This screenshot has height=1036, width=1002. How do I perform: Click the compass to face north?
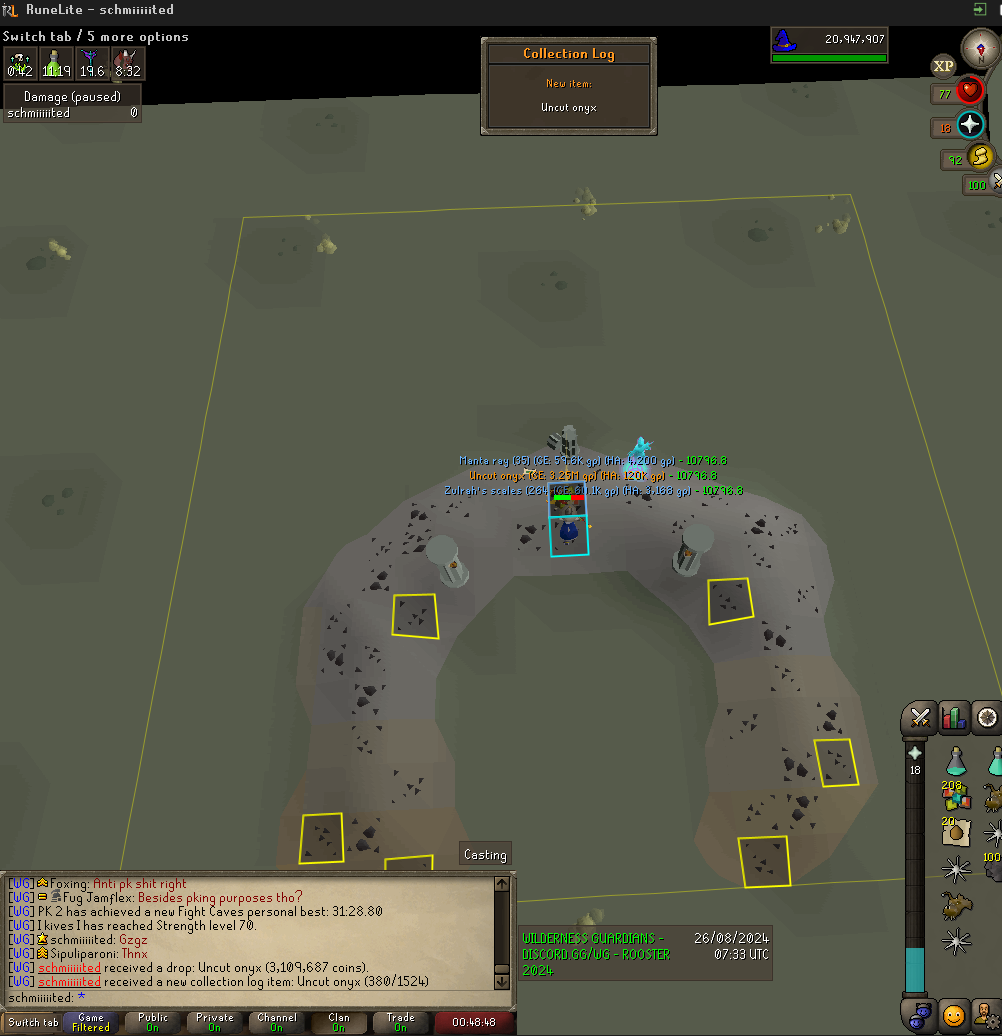pos(980,47)
